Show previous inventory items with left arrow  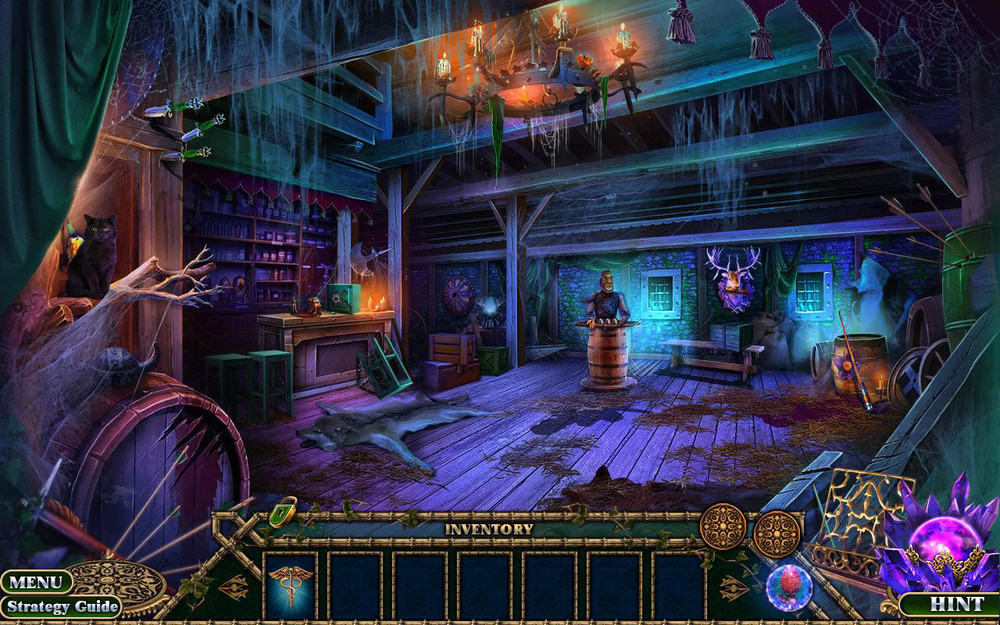[234, 586]
